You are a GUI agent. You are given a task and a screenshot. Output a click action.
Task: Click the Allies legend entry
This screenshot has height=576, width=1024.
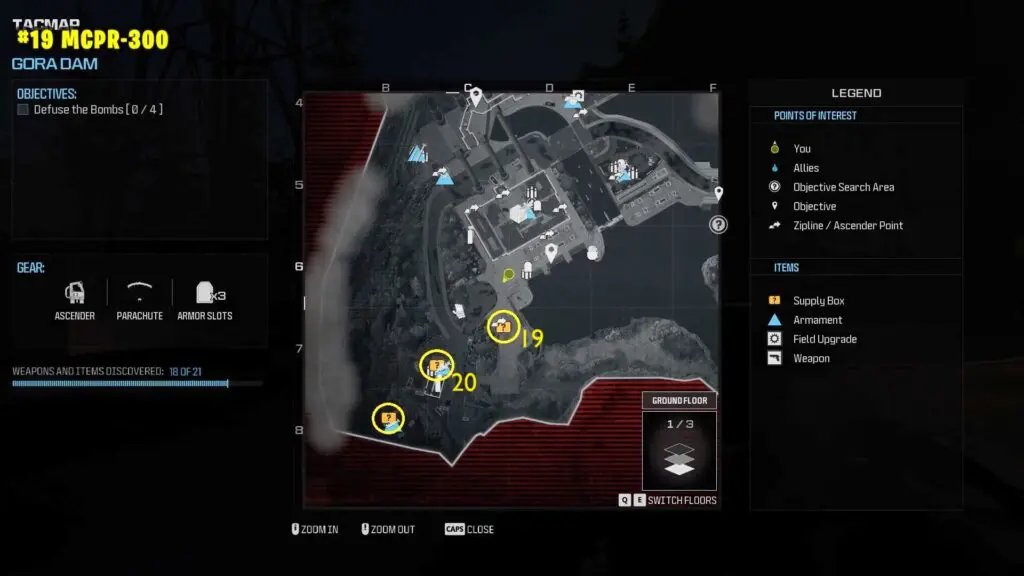[x=805, y=168]
